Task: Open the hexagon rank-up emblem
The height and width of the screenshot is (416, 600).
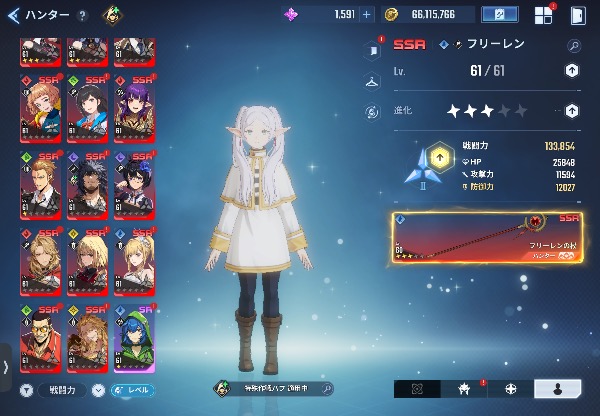Action: click(439, 158)
